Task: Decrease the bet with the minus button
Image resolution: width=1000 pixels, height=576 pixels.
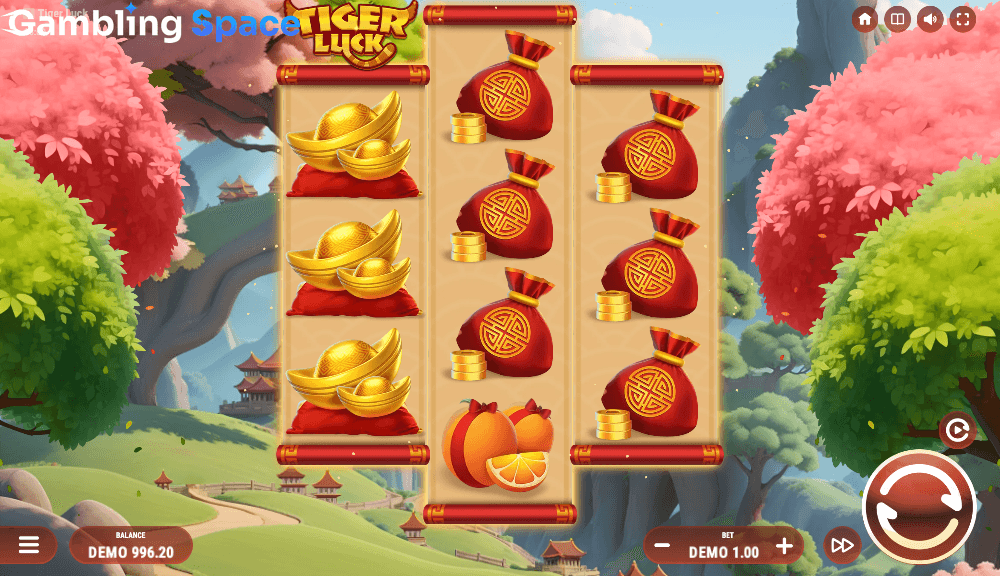Action: (662, 546)
